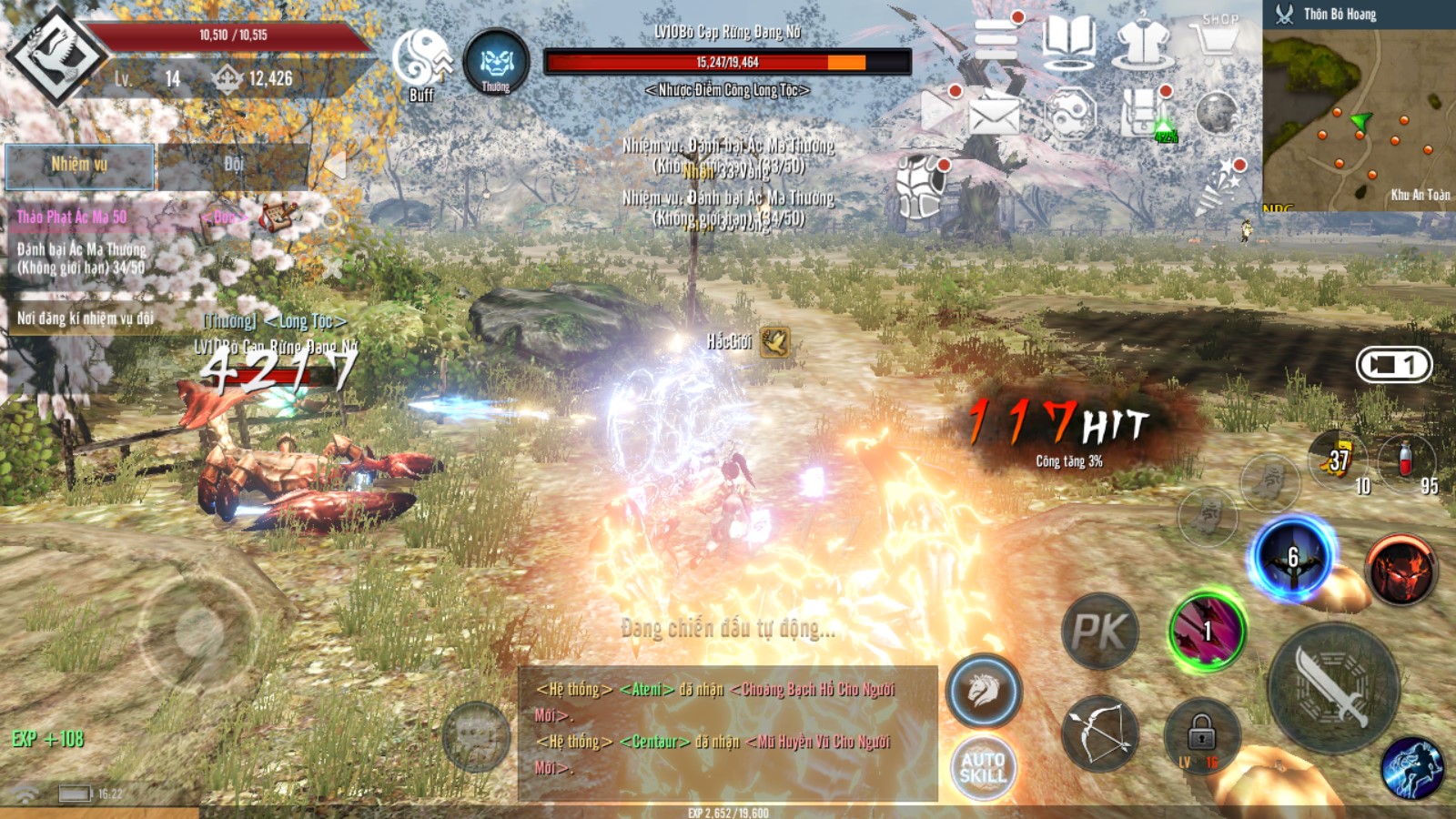Use the red health potion
The image size is (1456, 819).
pyautogui.click(x=1405, y=460)
